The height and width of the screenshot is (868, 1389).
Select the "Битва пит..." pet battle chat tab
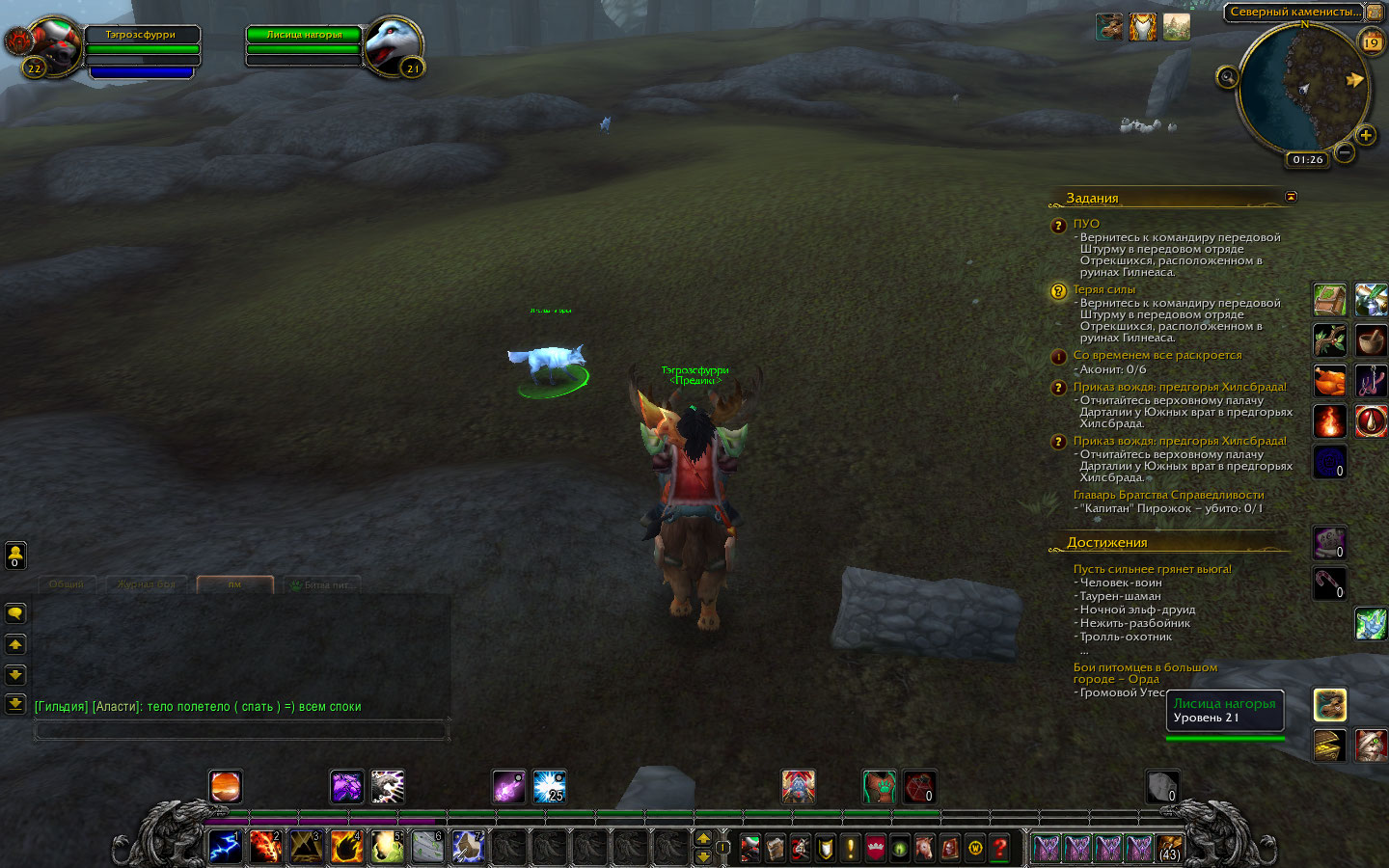click(x=321, y=584)
